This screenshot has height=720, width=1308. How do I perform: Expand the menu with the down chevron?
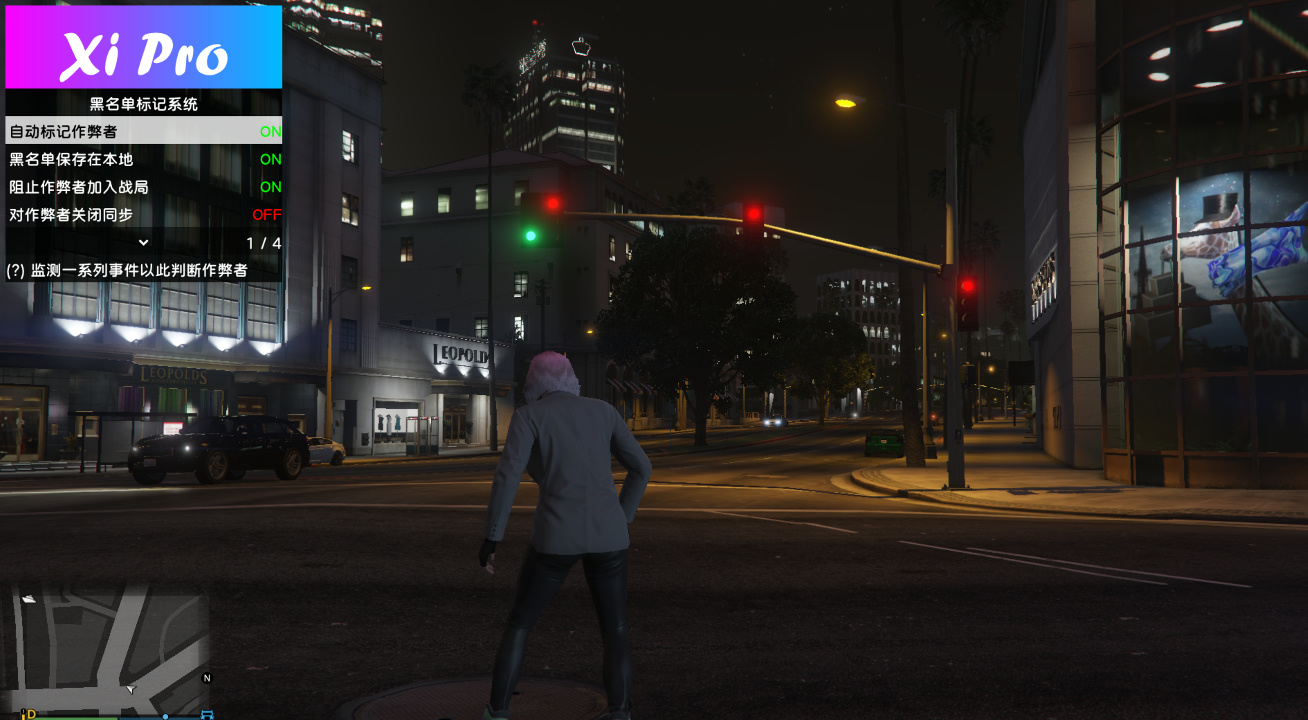(143, 242)
